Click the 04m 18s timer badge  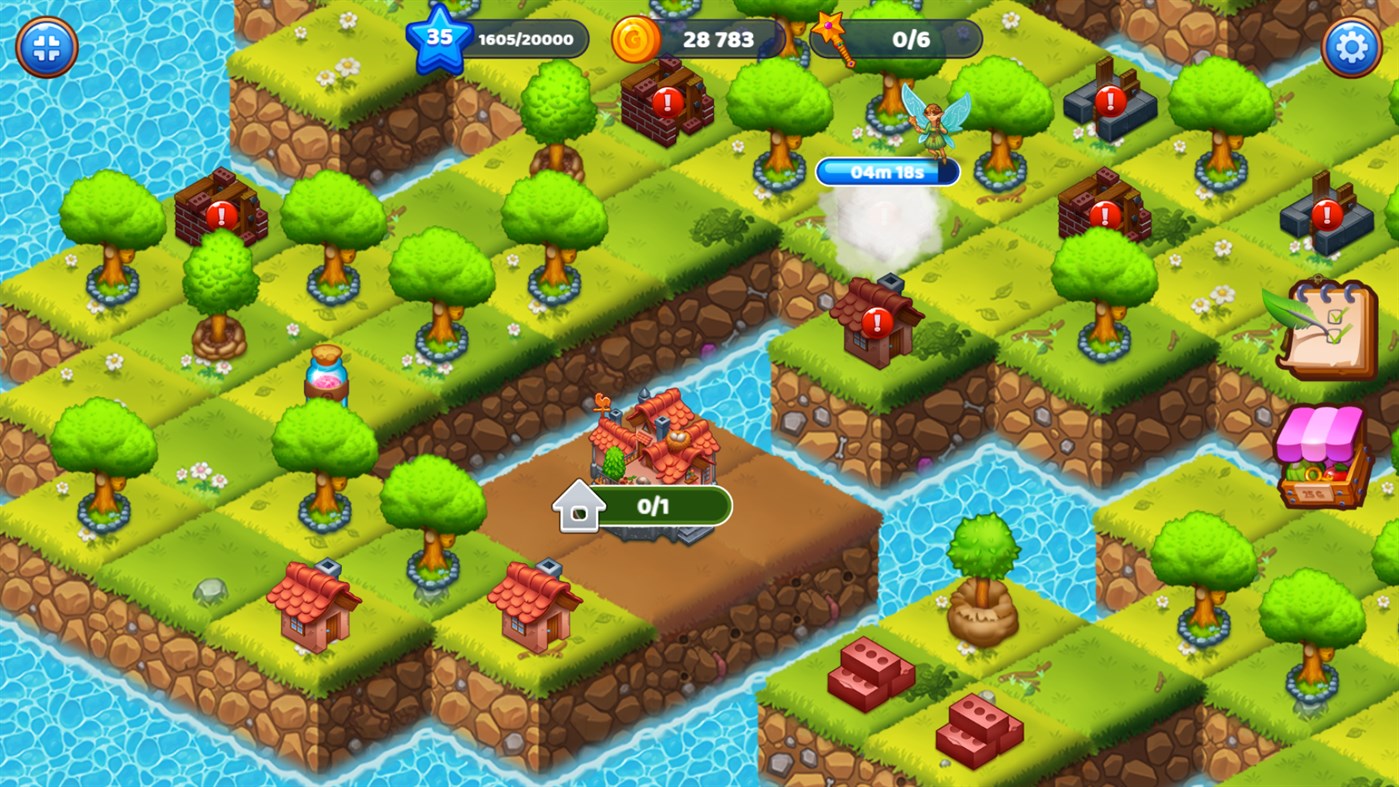(x=886, y=171)
